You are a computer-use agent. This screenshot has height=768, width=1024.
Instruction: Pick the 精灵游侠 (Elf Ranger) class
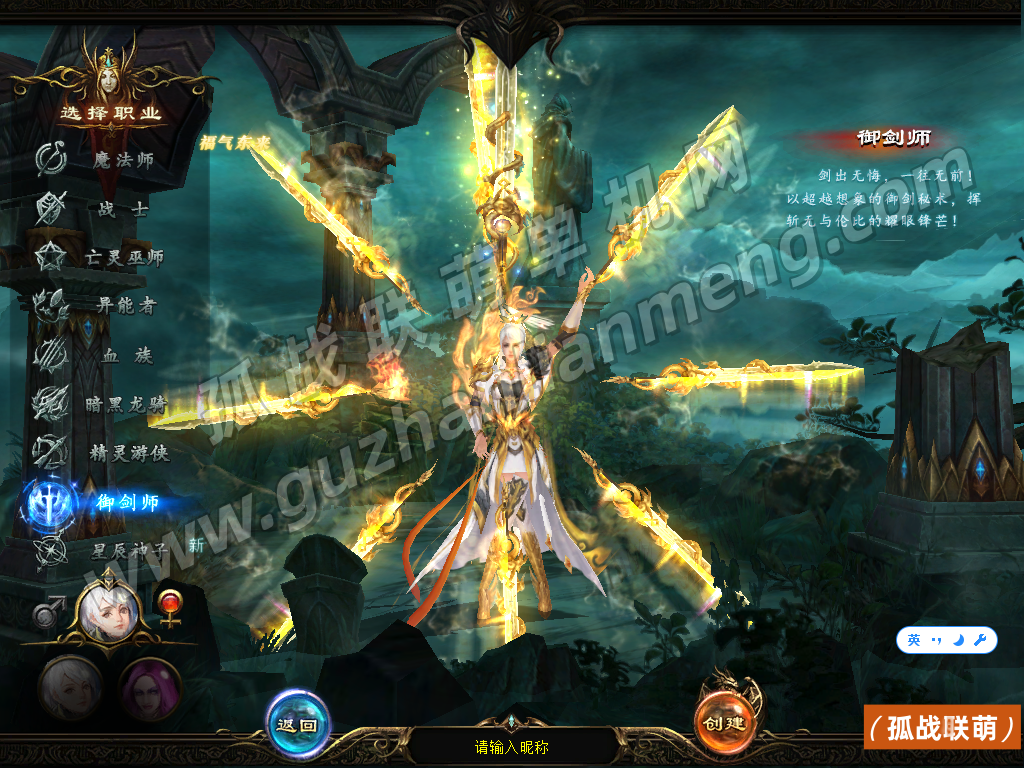127,453
